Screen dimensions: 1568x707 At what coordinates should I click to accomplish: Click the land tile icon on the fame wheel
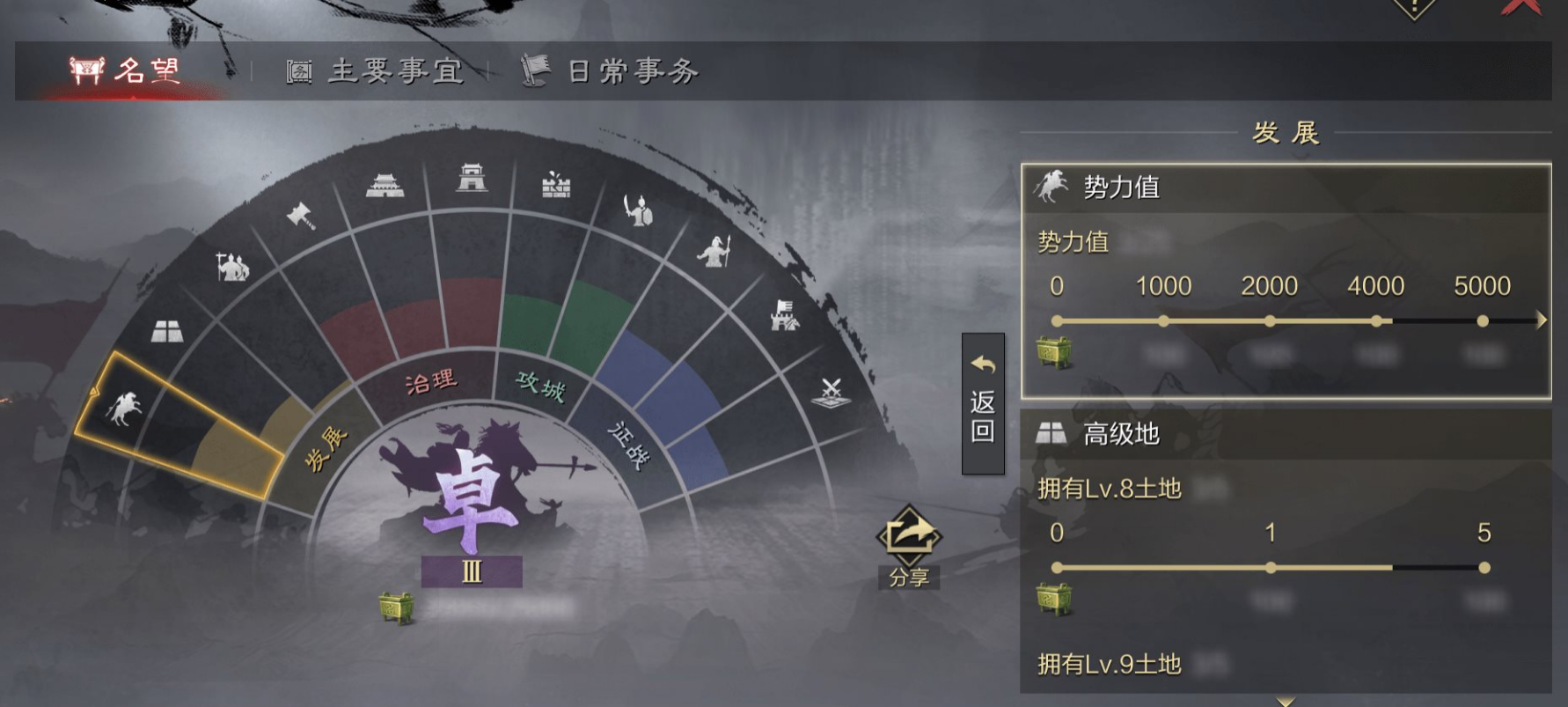pos(166,330)
